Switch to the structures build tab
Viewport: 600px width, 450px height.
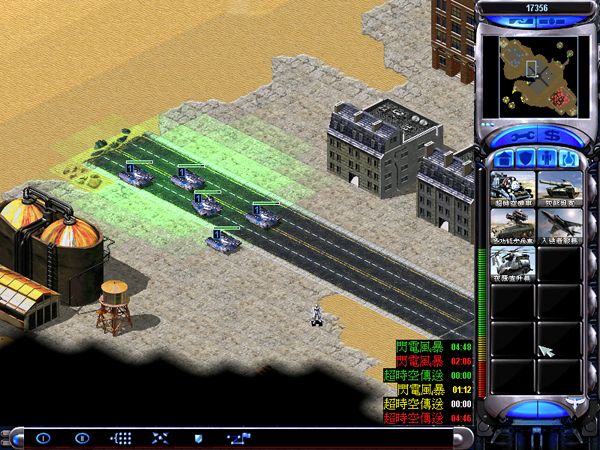pyautogui.click(x=503, y=158)
